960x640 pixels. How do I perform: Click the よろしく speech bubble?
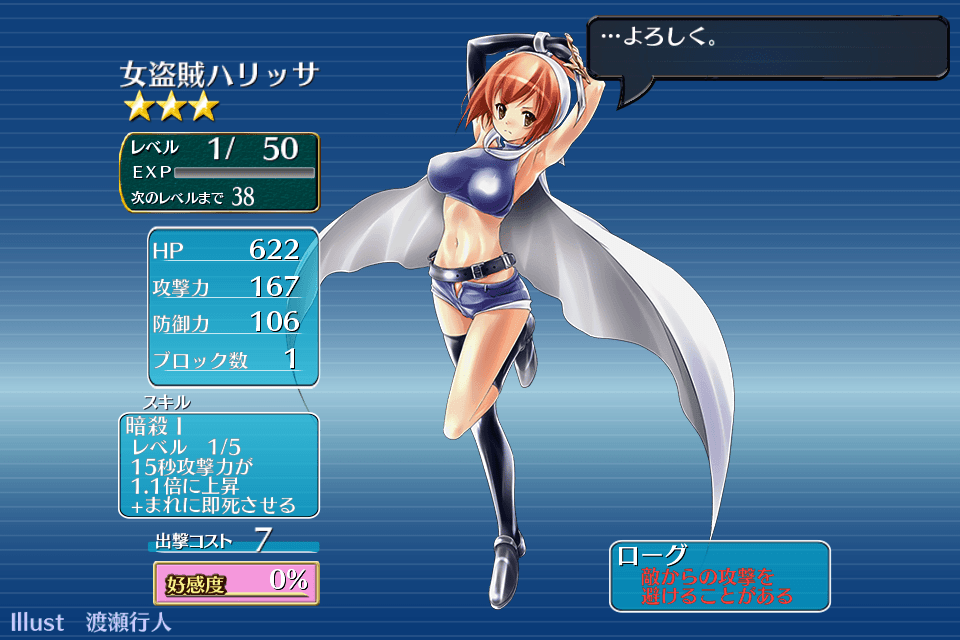tap(766, 47)
